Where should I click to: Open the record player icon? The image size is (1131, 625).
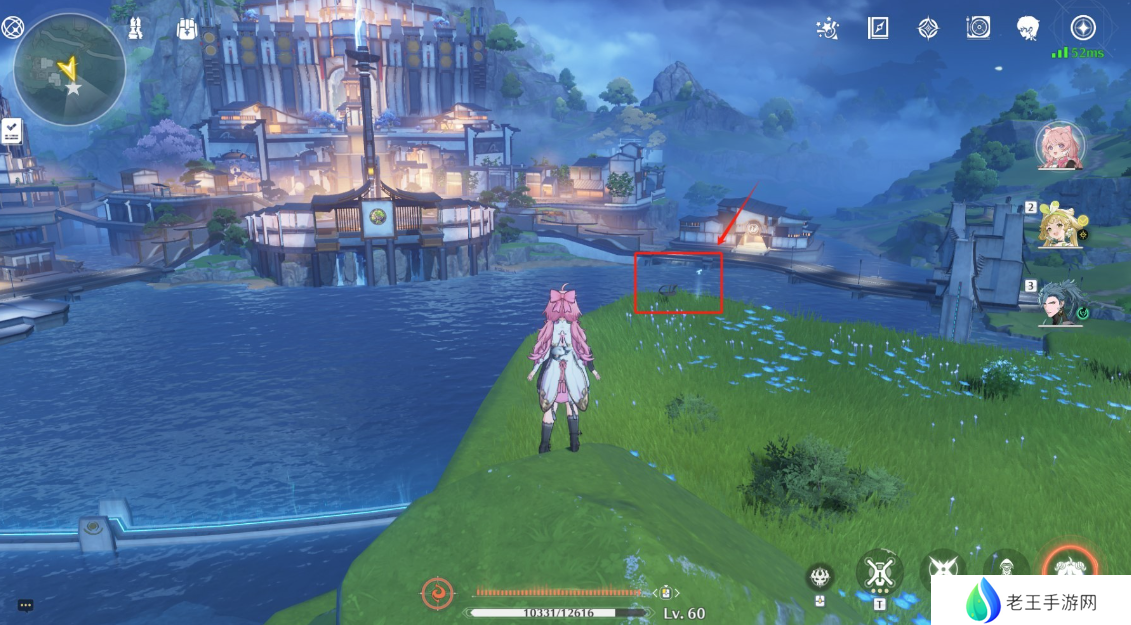978,28
